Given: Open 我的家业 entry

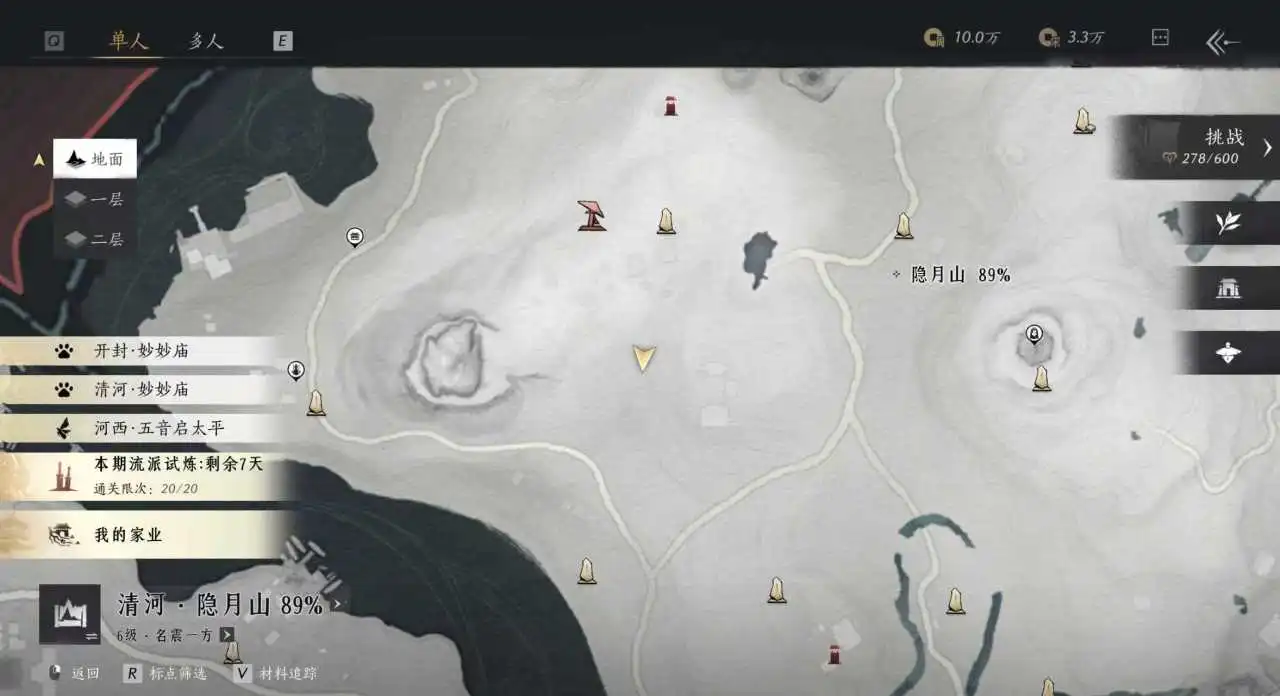Looking at the screenshot, I should point(127,535).
